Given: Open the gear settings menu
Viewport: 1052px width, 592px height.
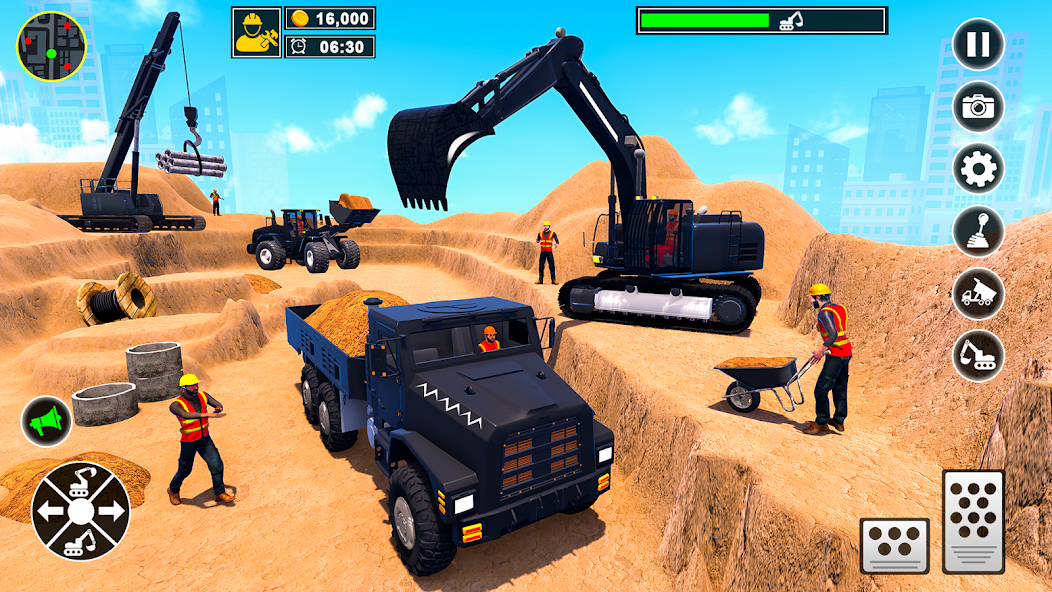Looking at the screenshot, I should 978,169.
